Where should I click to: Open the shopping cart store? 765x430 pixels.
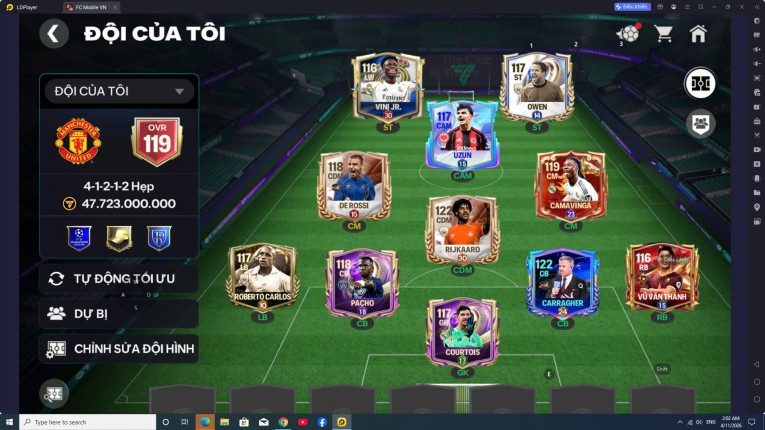[663, 33]
